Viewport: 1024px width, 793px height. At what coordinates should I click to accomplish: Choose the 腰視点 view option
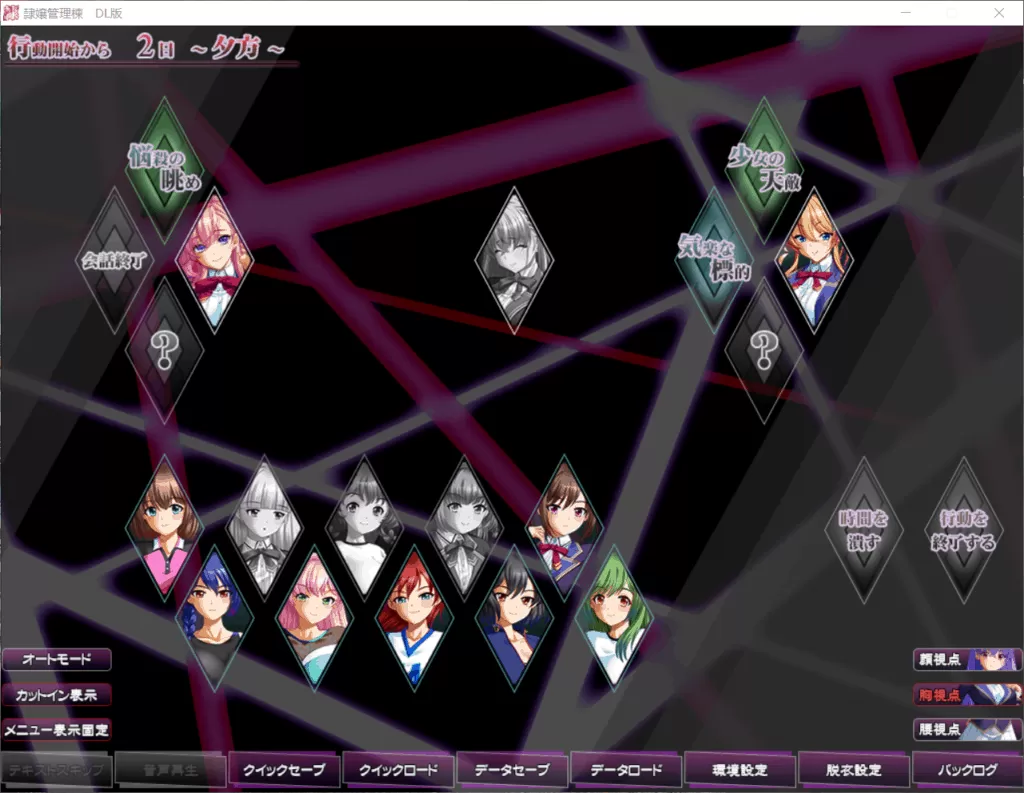966,729
